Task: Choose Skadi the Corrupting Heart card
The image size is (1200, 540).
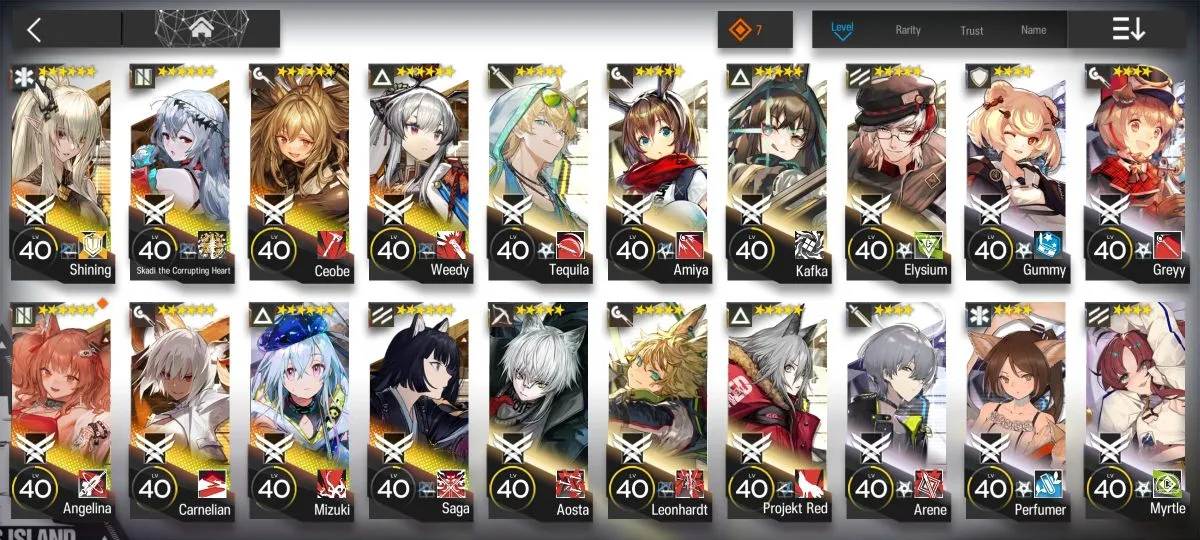Action: coord(180,170)
